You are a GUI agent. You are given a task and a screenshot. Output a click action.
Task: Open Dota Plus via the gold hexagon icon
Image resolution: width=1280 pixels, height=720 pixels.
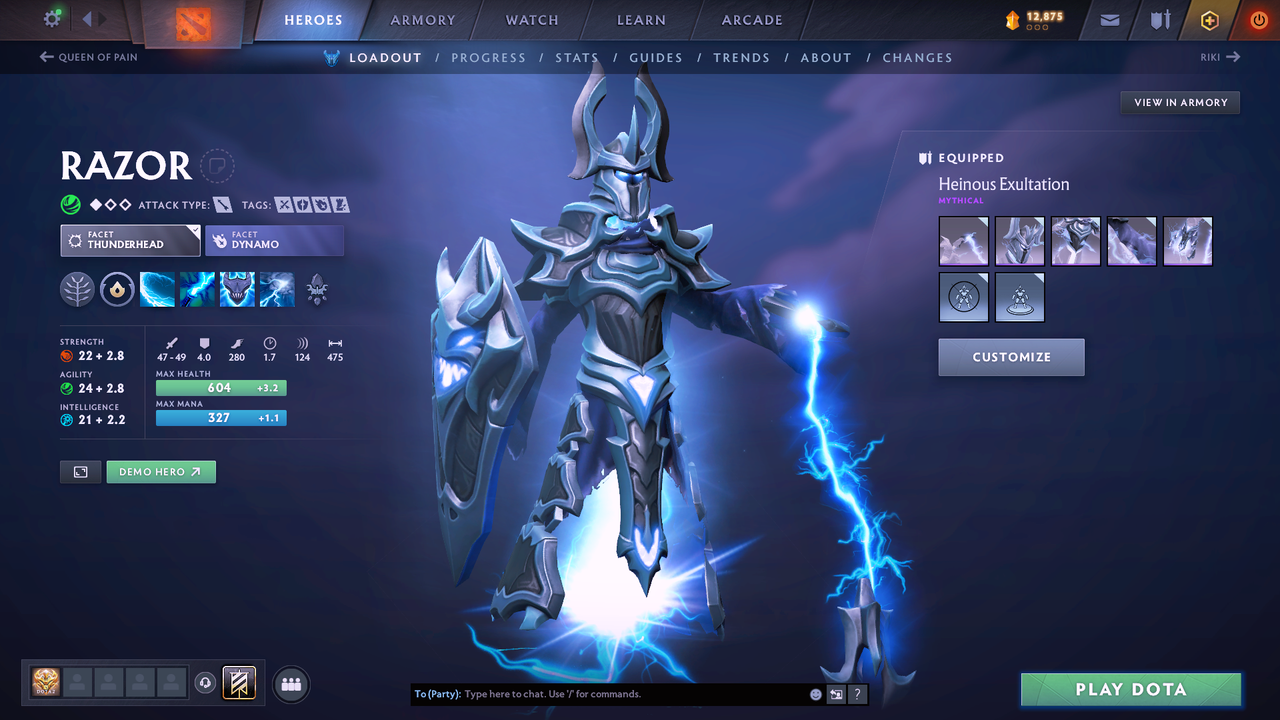pos(1209,19)
